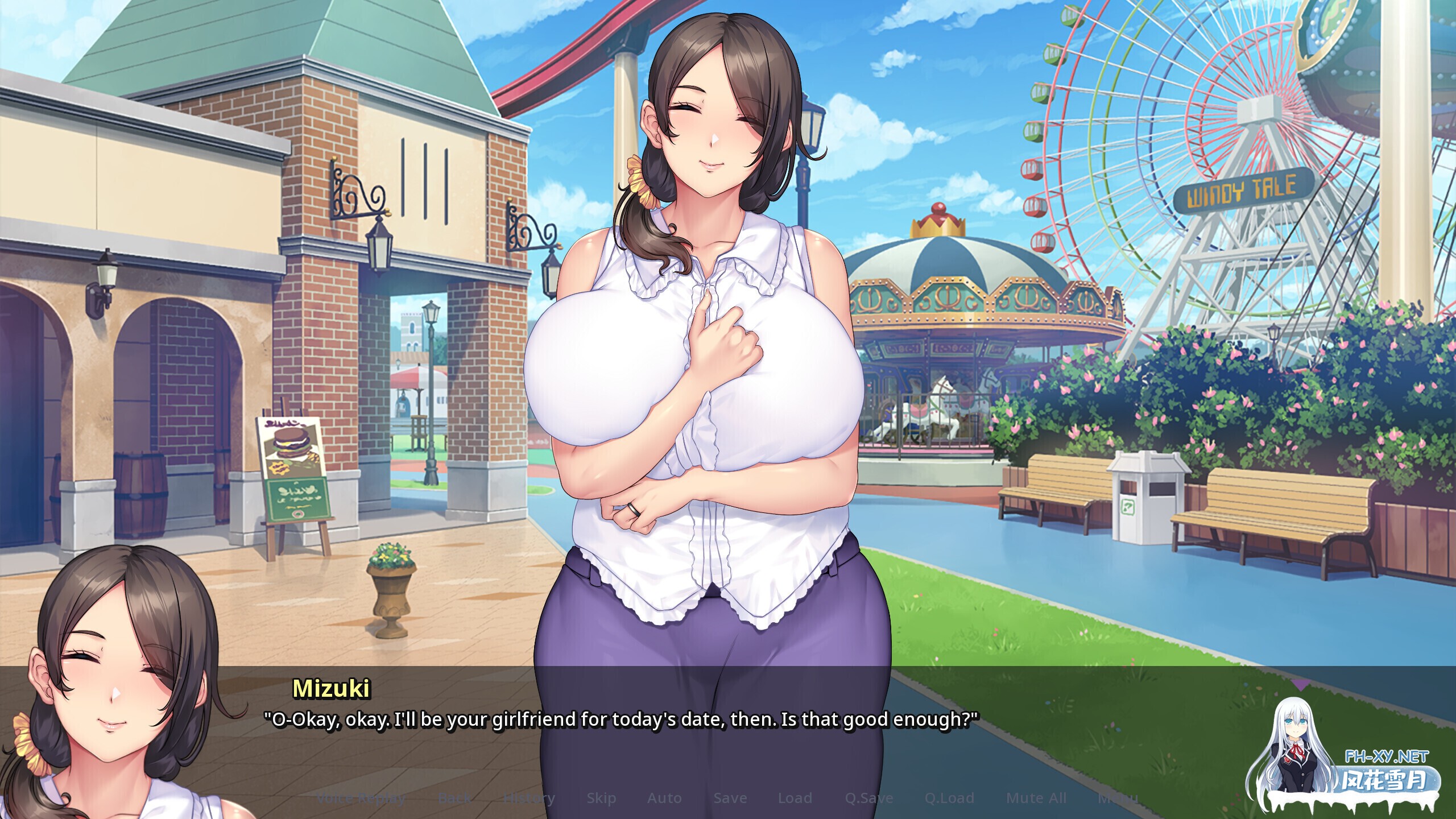Quick load with Q.Load
Screen dimensions: 1456x819
tap(949, 798)
